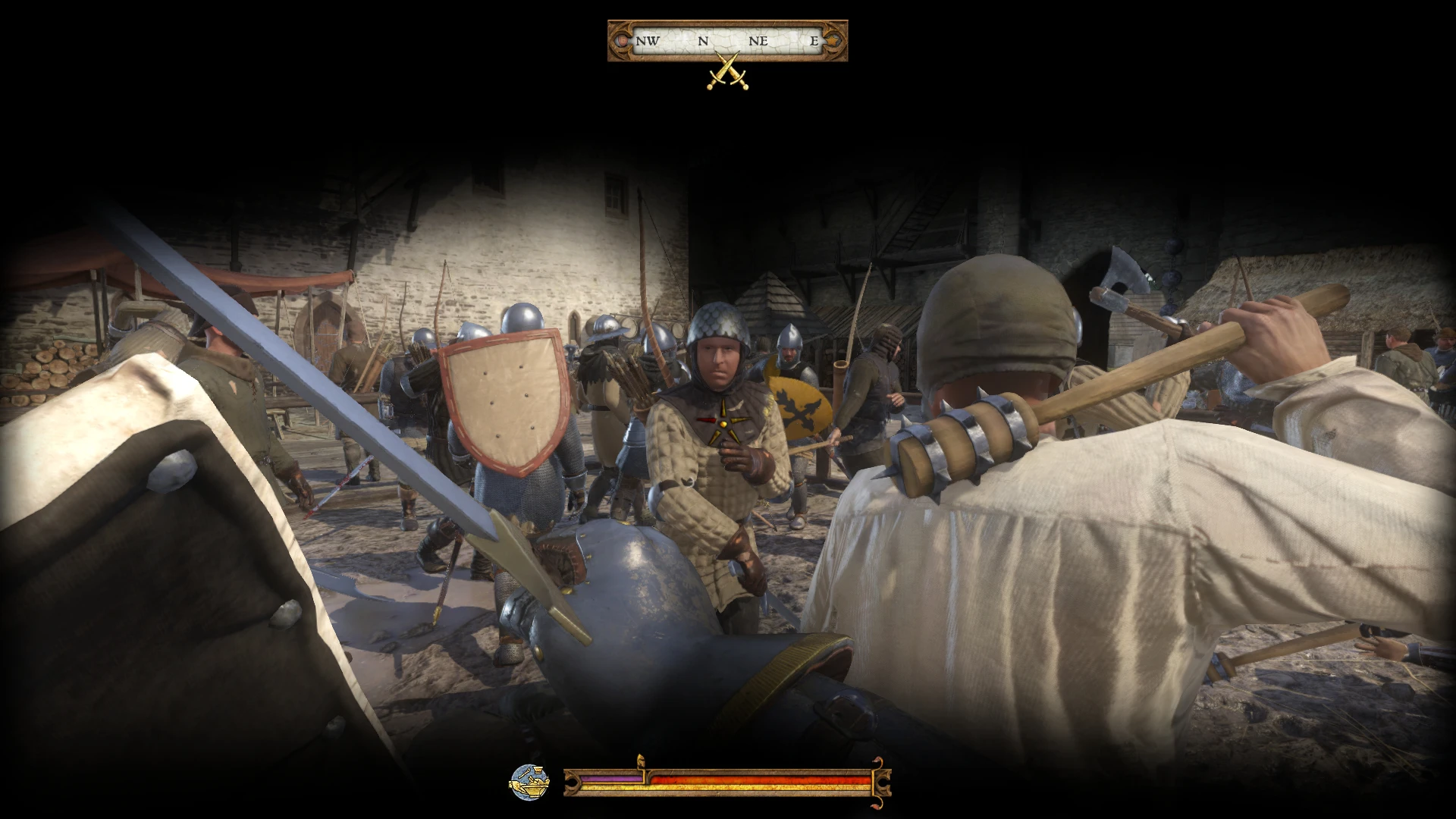Click the ornate flourish at the stamina bar's right end
1456x819 pixels.
click(882, 781)
